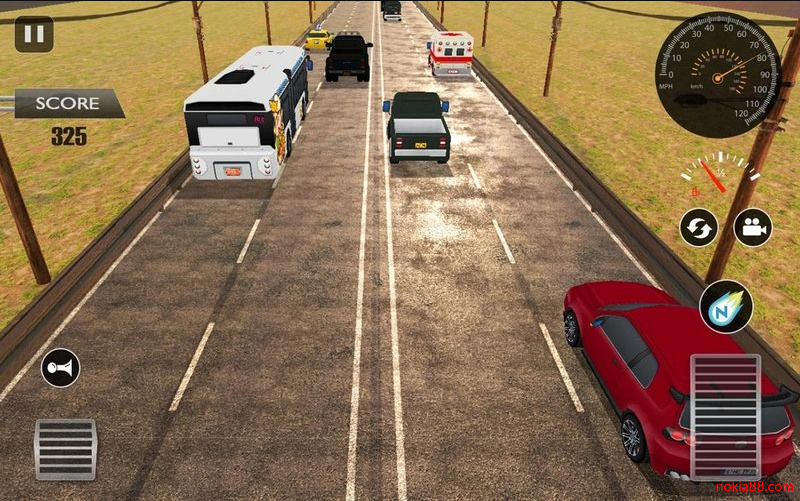Viewport: 800px width, 501px height.
Task: Step on the brake pedal
Action: [65, 449]
